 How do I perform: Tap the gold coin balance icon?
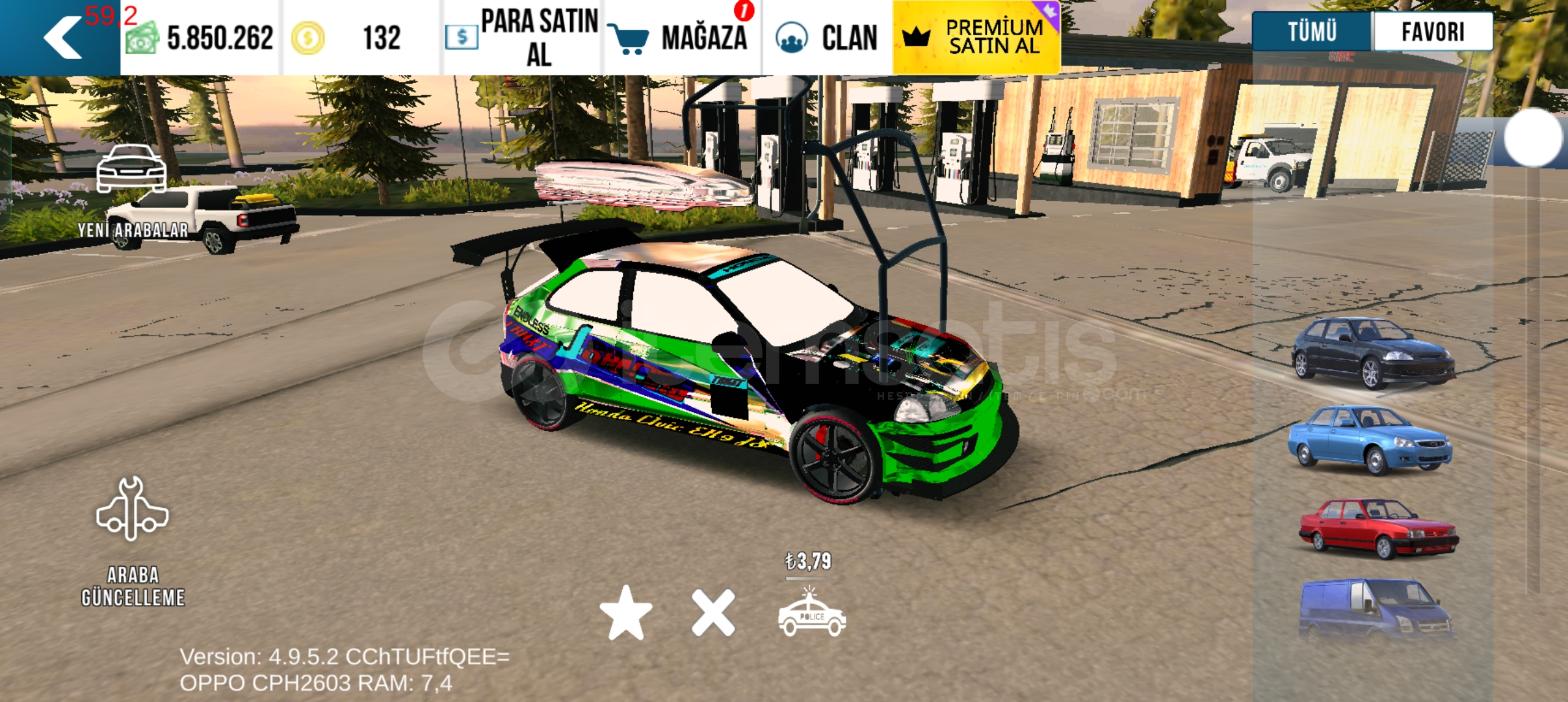click(x=307, y=38)
